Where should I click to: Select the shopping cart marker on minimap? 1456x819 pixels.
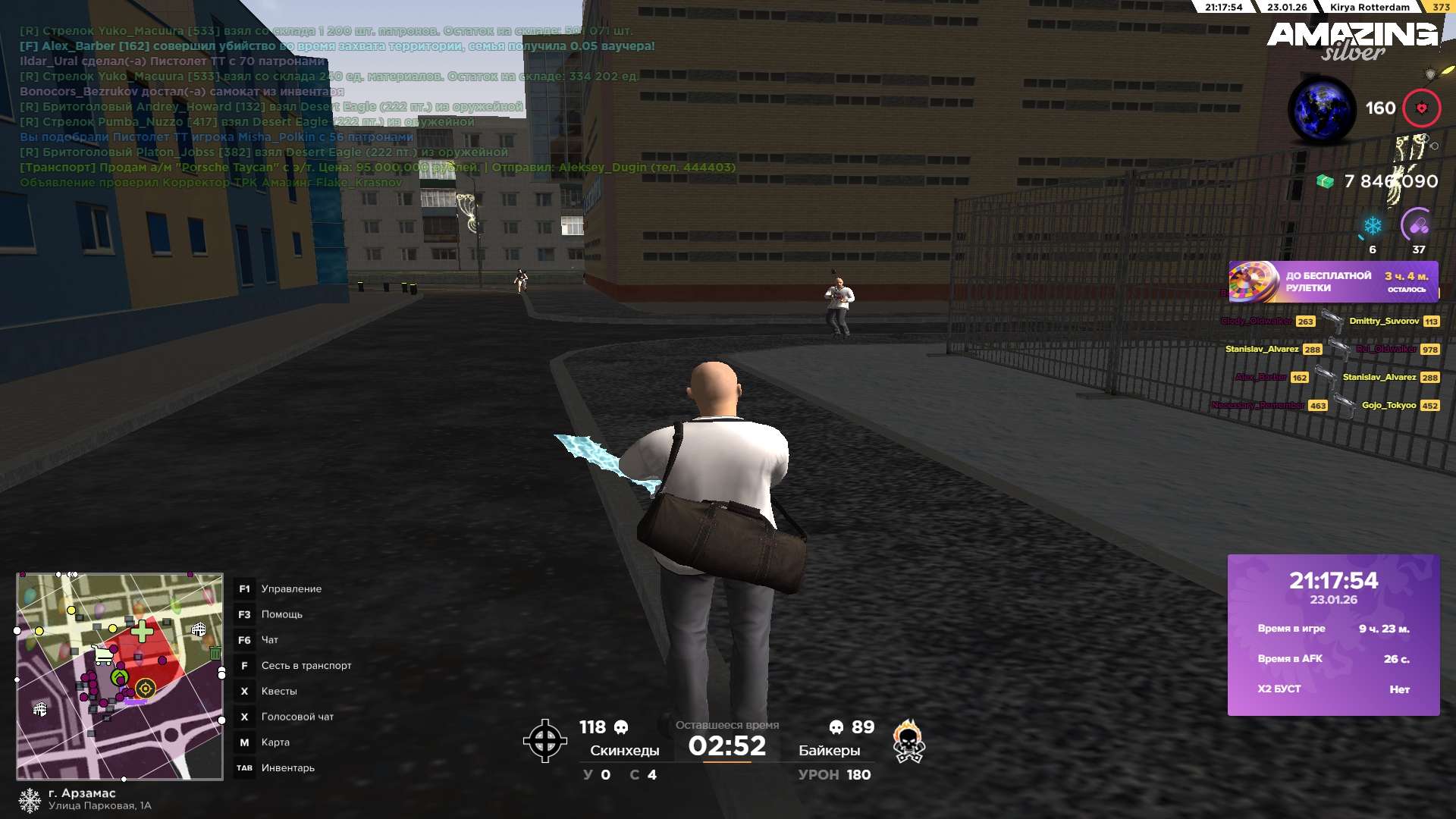click(102, 655)
